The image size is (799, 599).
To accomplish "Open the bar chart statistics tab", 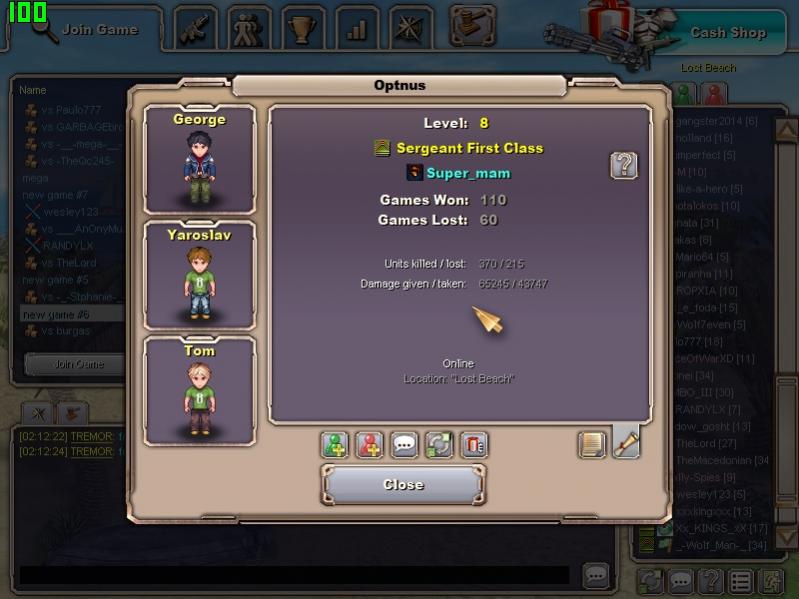I will pyautogui.click(x=356, y=29).
